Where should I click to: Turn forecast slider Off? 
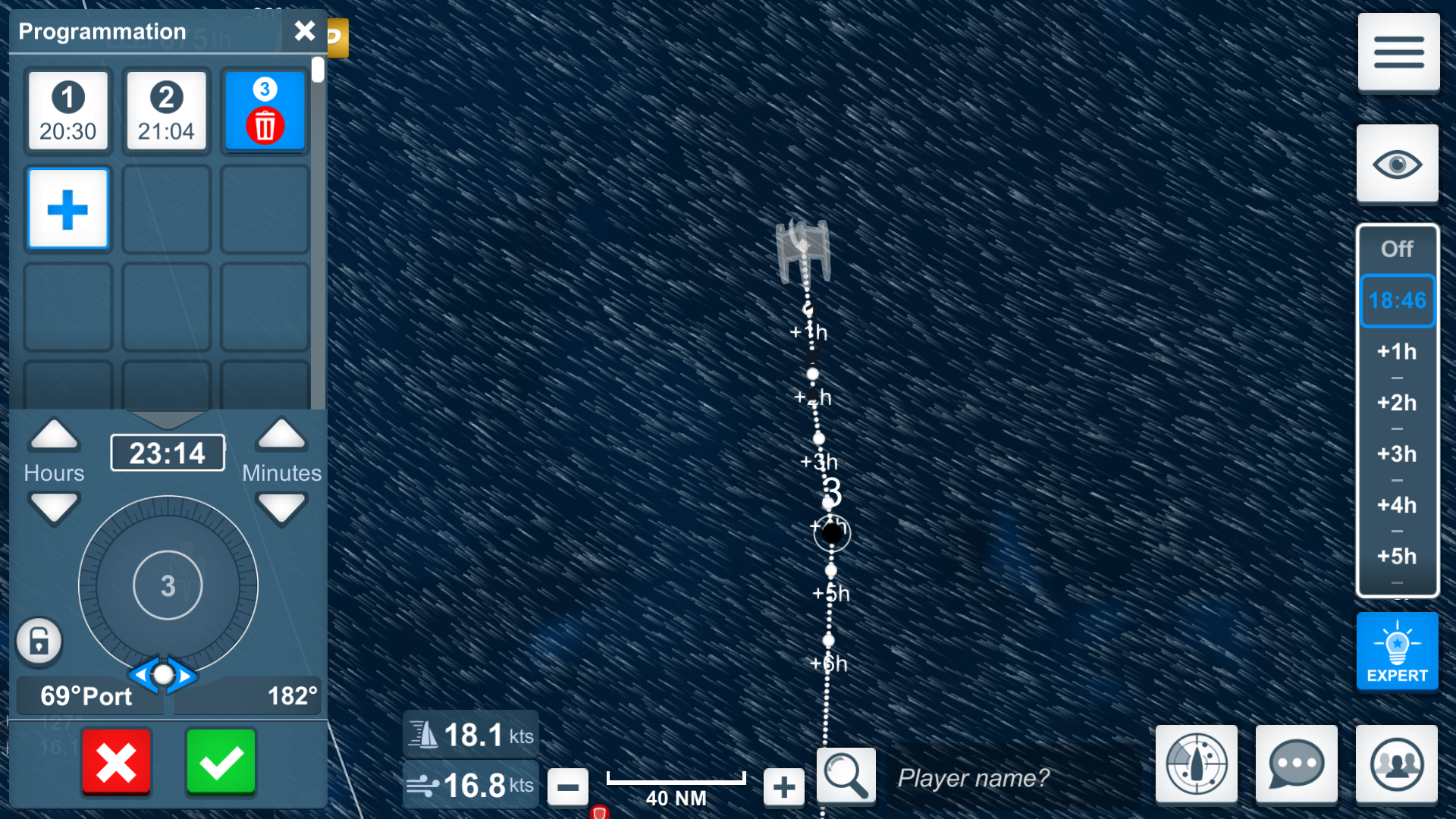(1398, 249)
